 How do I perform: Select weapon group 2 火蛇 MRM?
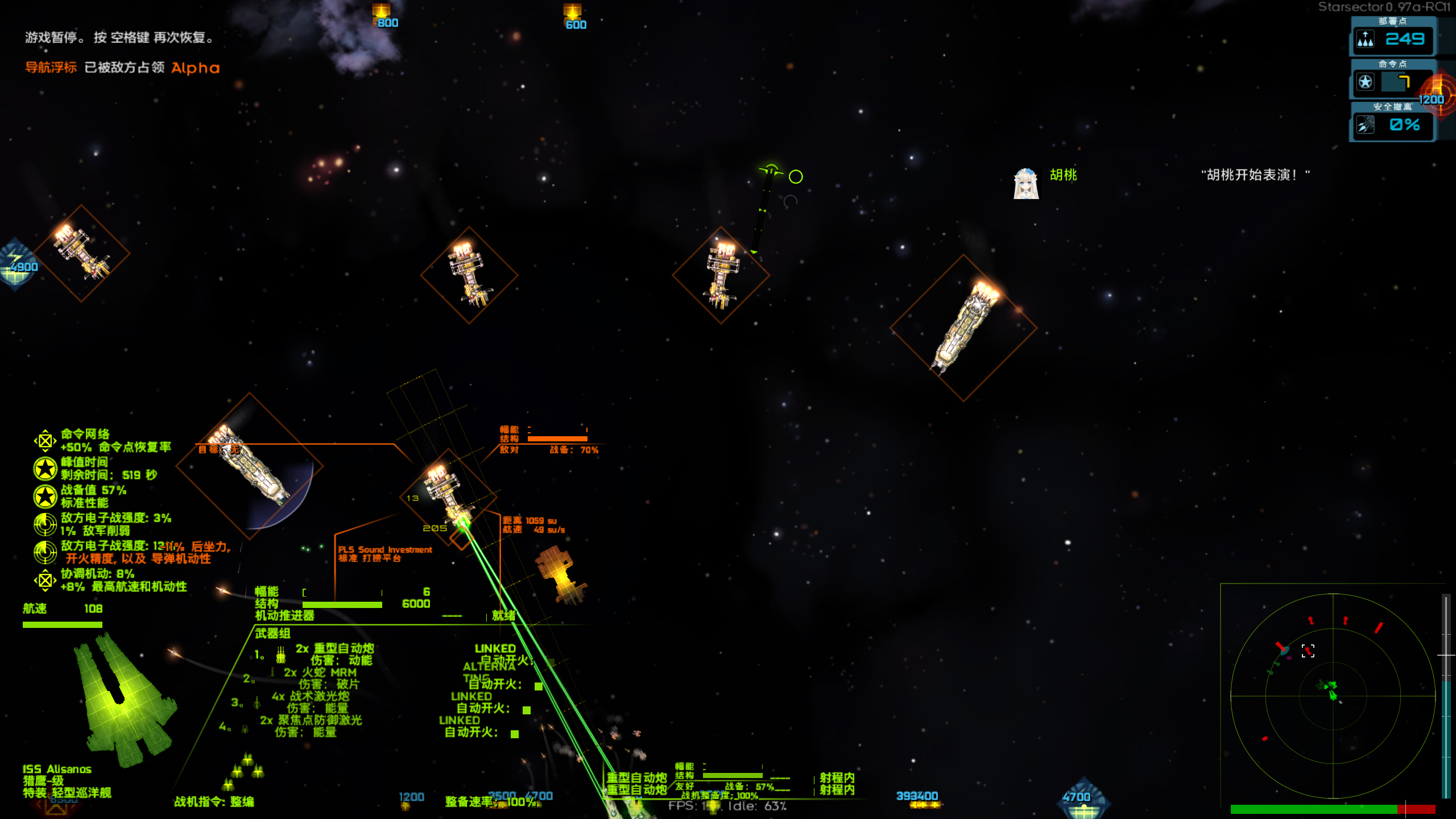[320, 672]
